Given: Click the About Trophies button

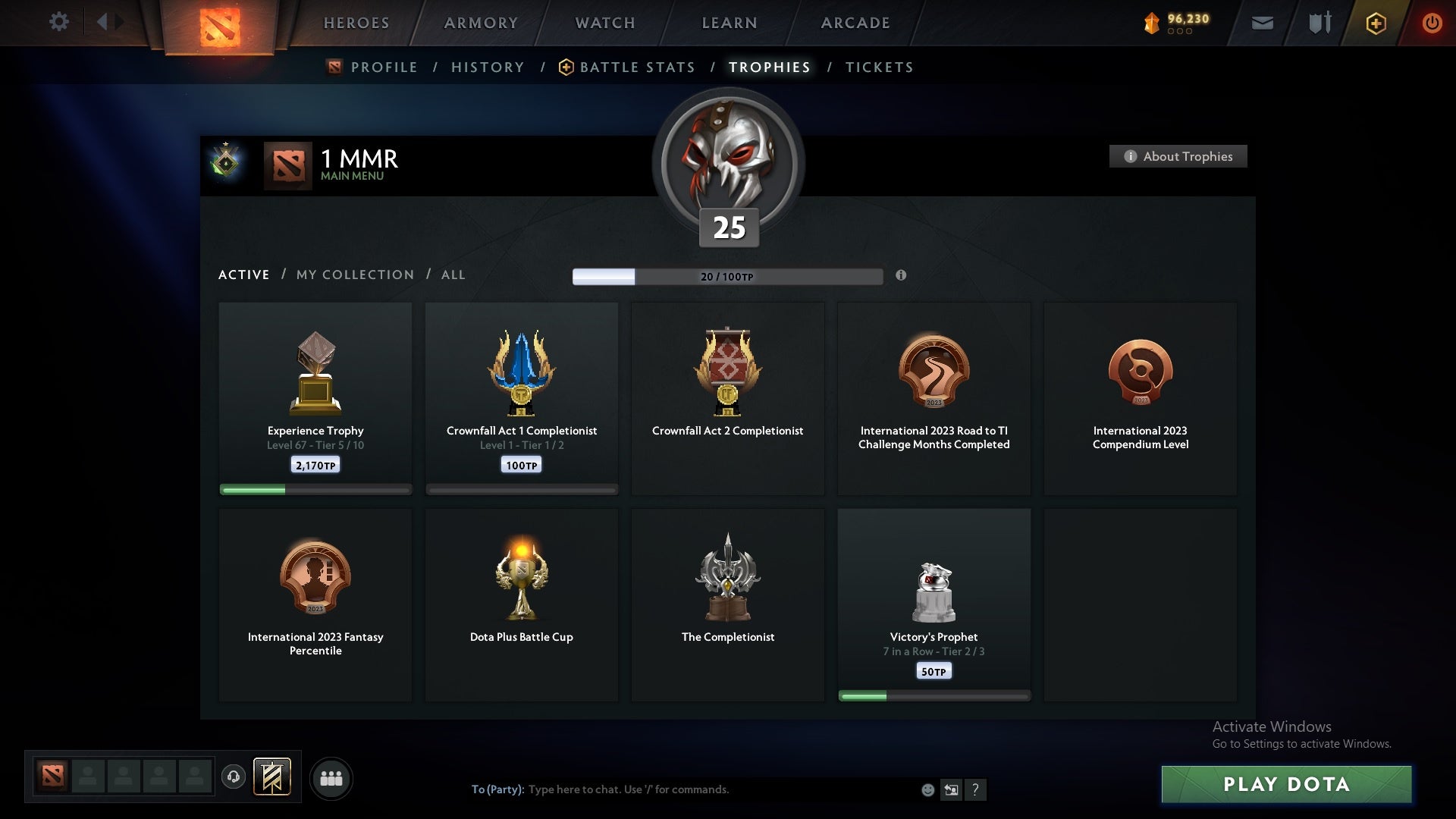Looking at the screenshot, I should pyautogui.click(x=1178, y=156).
